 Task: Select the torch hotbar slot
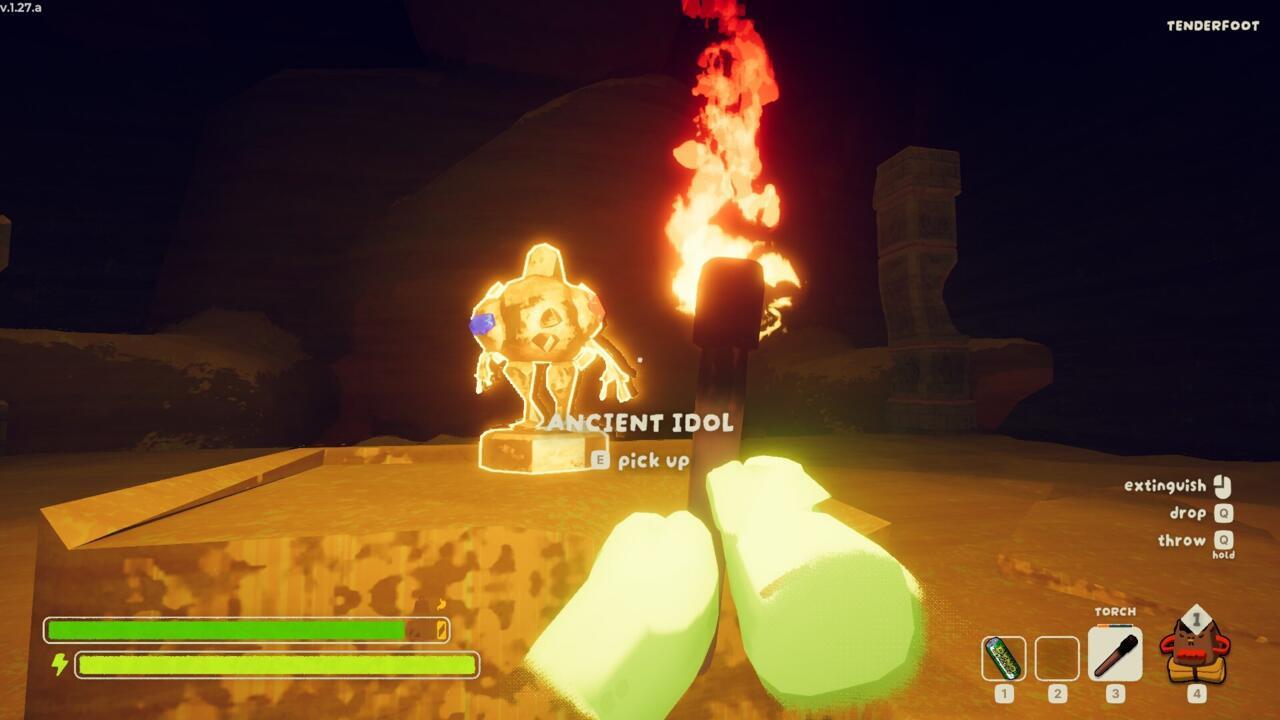click(1114, 654)
